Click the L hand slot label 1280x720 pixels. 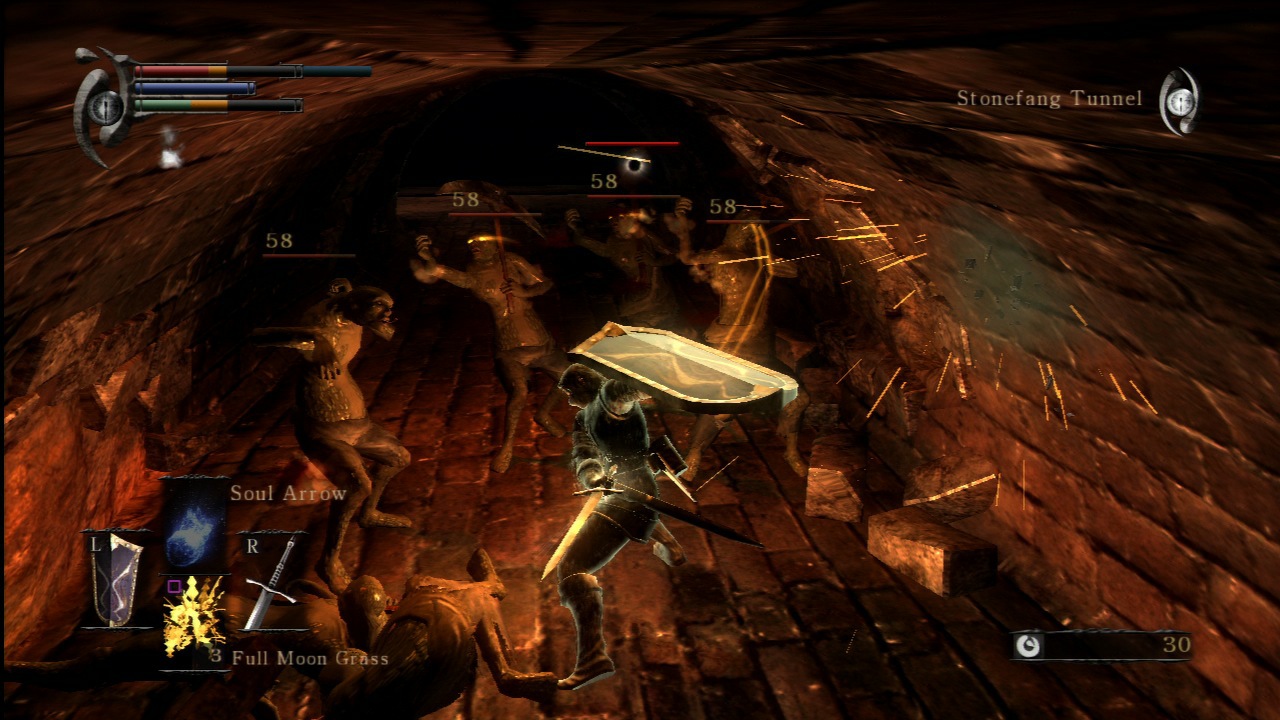click(95, 545)
